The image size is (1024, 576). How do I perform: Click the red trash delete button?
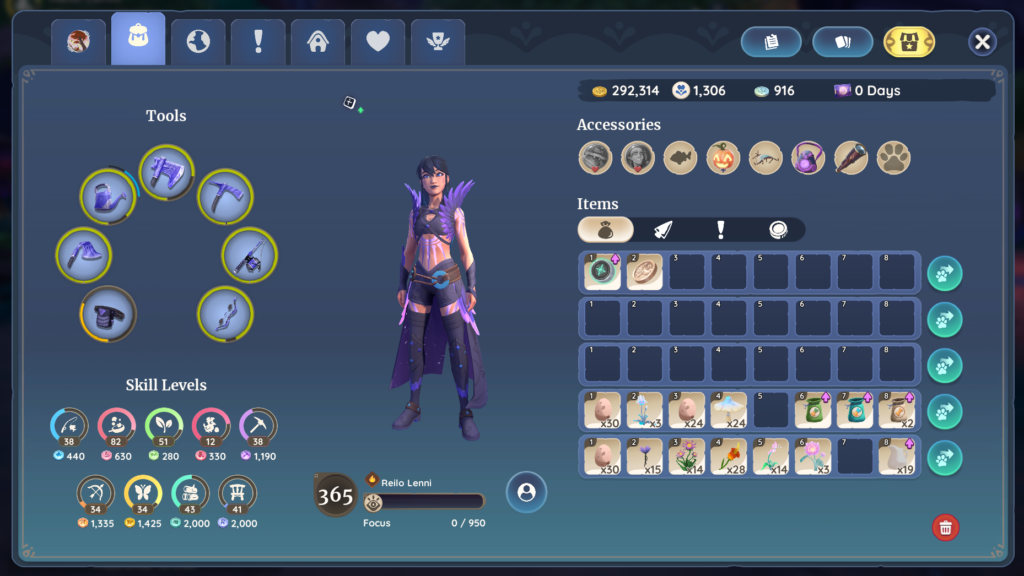[945, 527]
